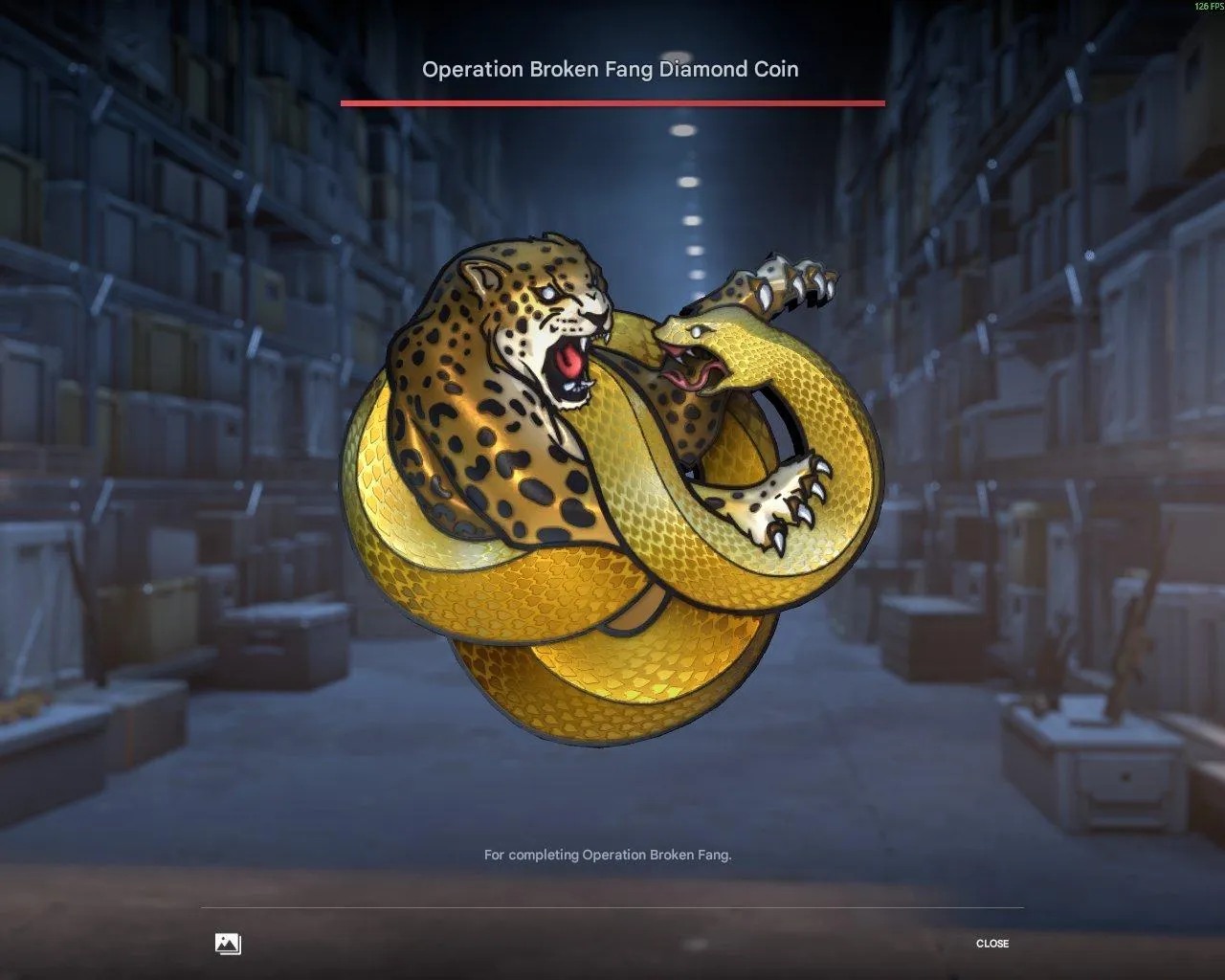
Task: Click the CLOSE button
Action: click(993, 944)
